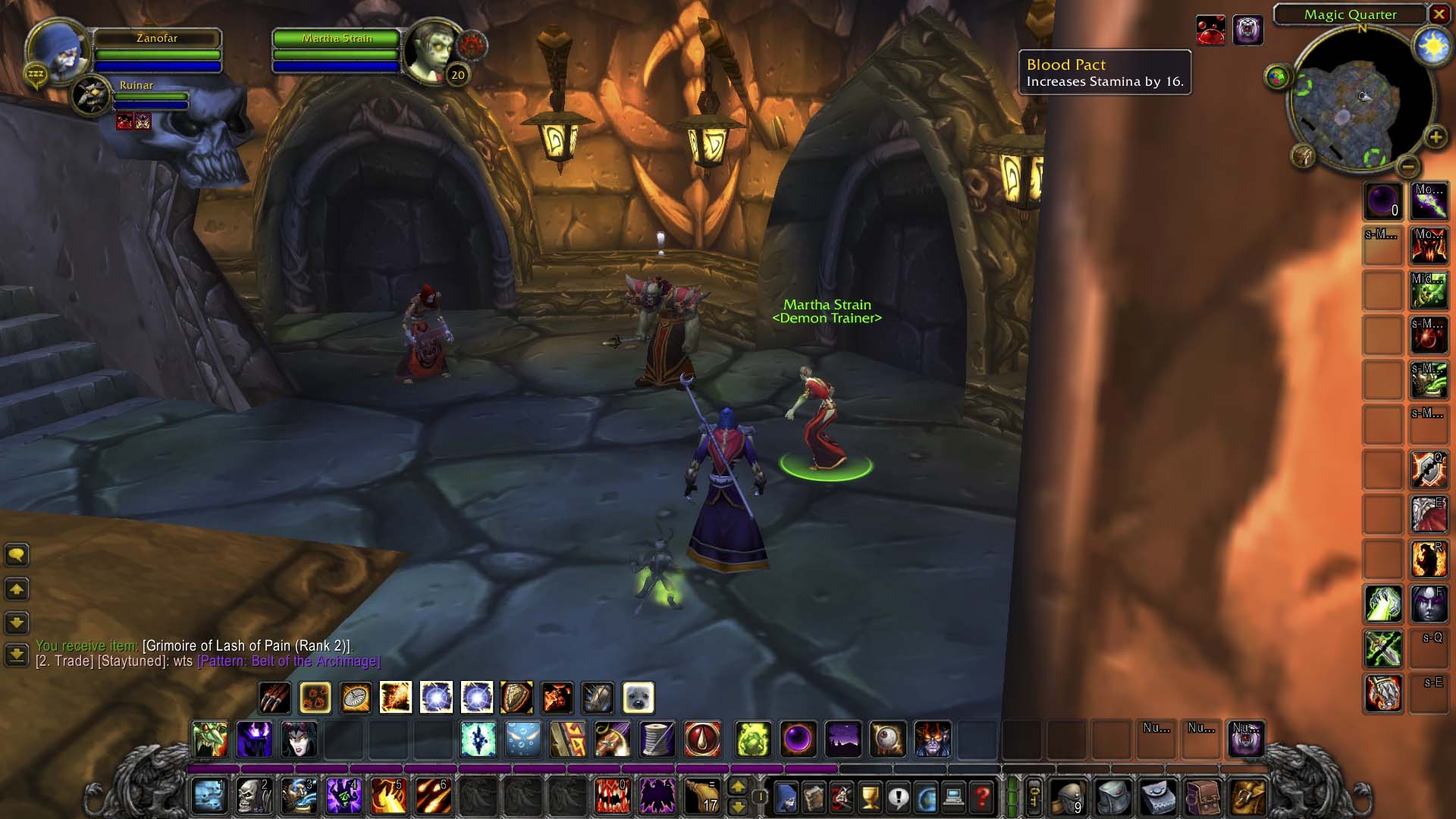This screenshot has height=819, width=1456.
Task: Open the chat menu speech bubble
Action: pos(17,555)
